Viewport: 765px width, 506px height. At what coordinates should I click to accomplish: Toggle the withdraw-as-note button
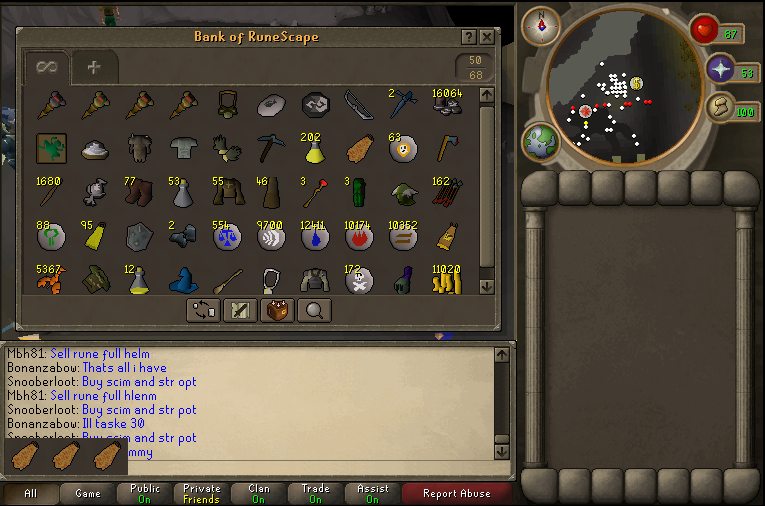tap(239, 310)
